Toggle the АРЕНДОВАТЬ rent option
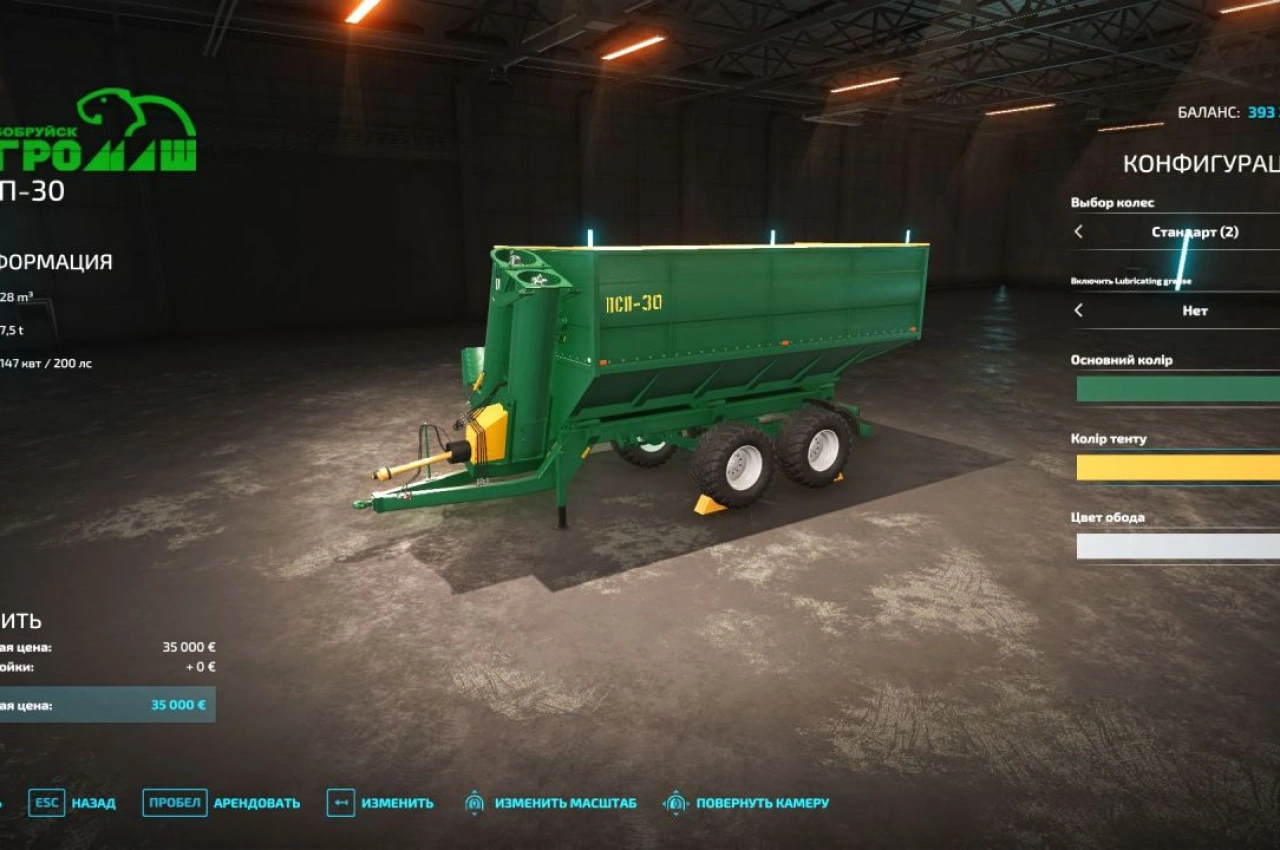1280x850 pixels. [x=255, y=803]
